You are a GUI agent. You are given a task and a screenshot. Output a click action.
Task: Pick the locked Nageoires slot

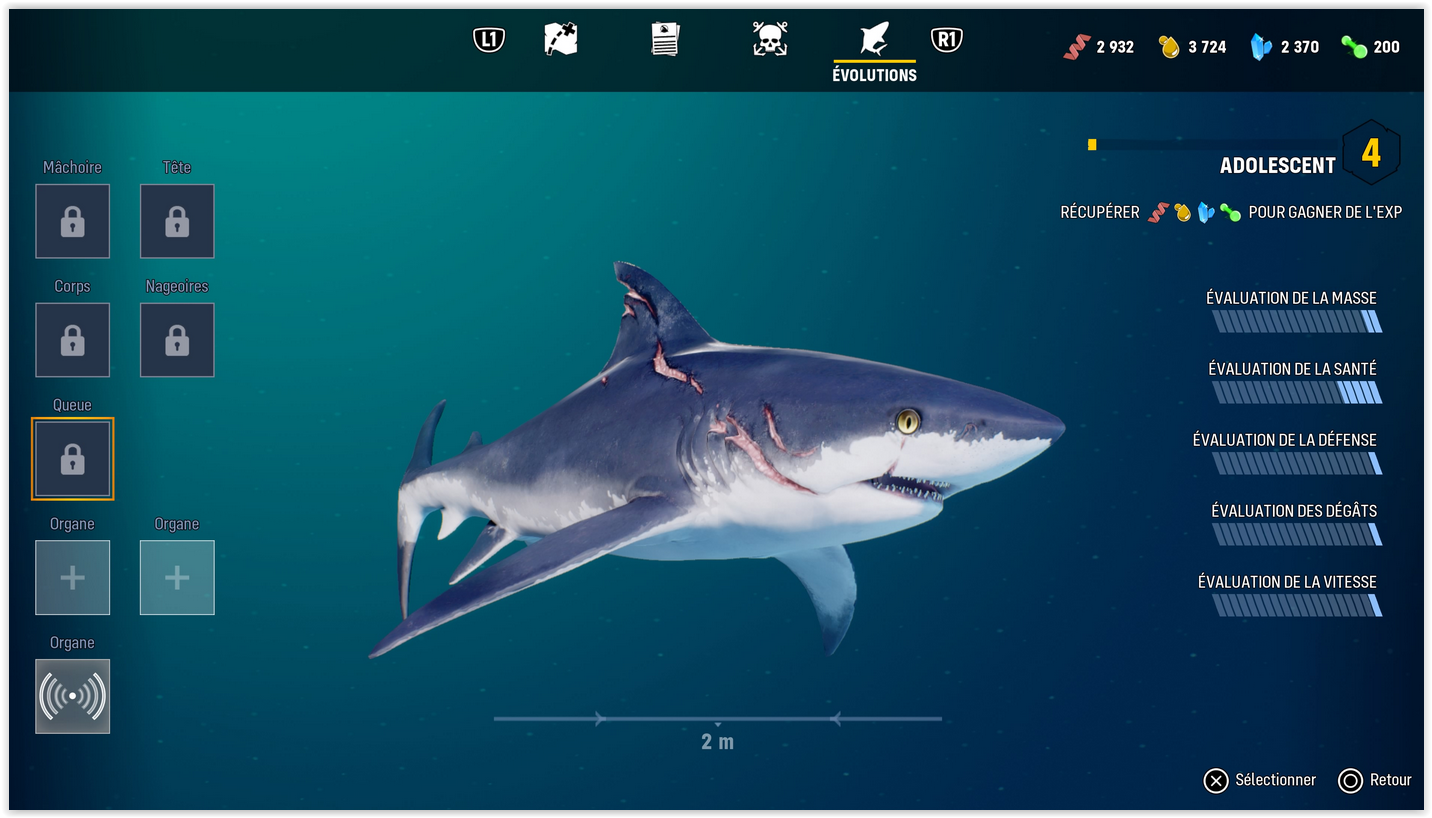pos(177,340)
